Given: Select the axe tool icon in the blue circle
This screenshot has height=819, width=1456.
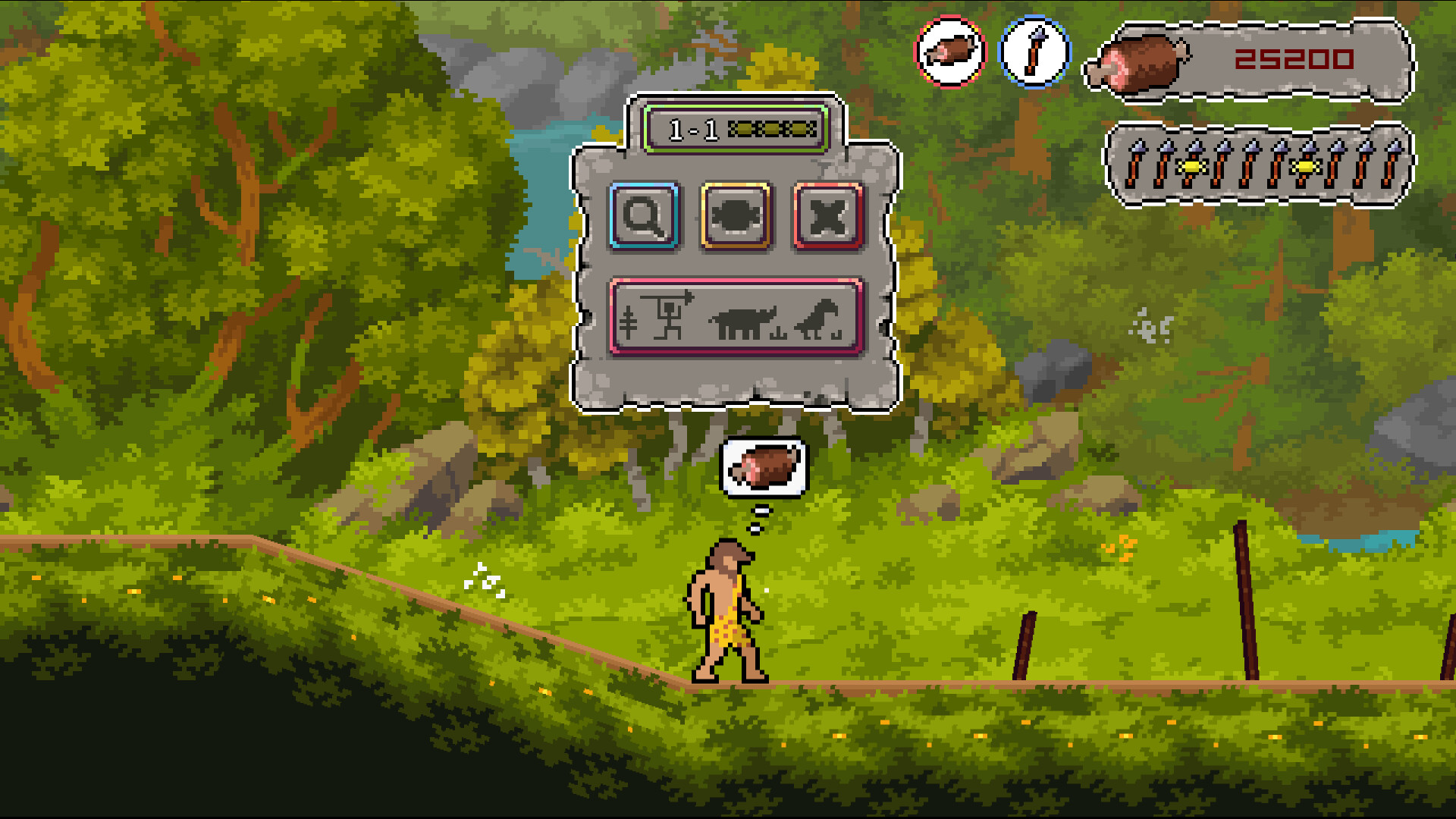Looking at the screenshot, I should tap(1037, 51).
